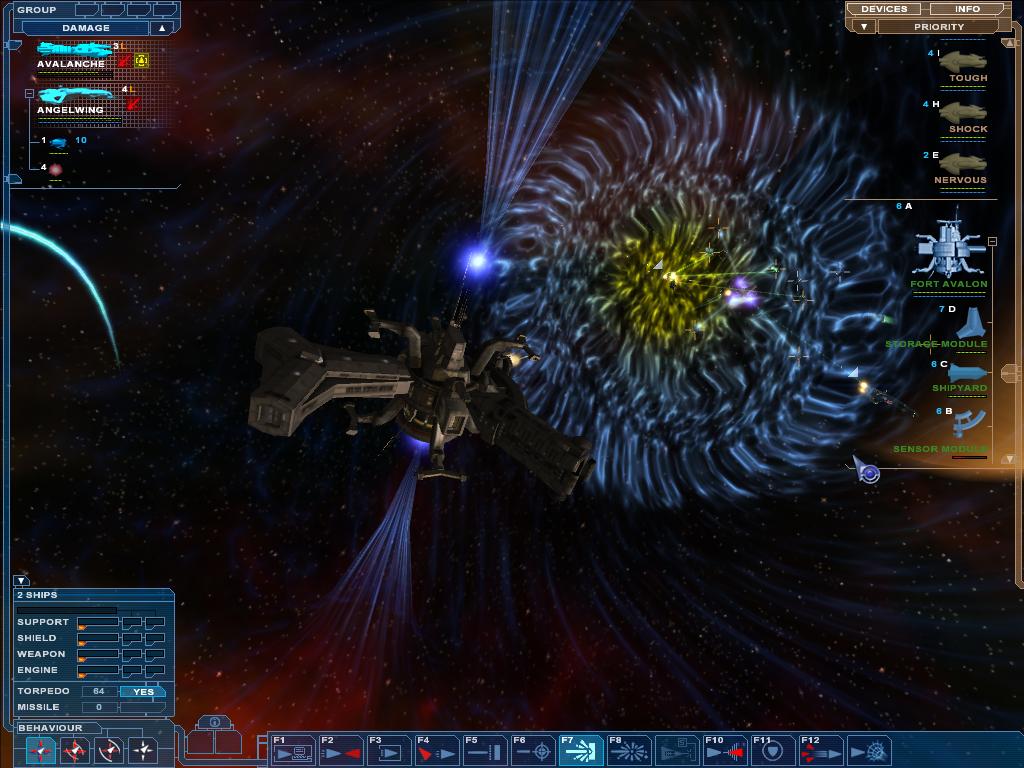Open the Devices tab

pos(884,9)
